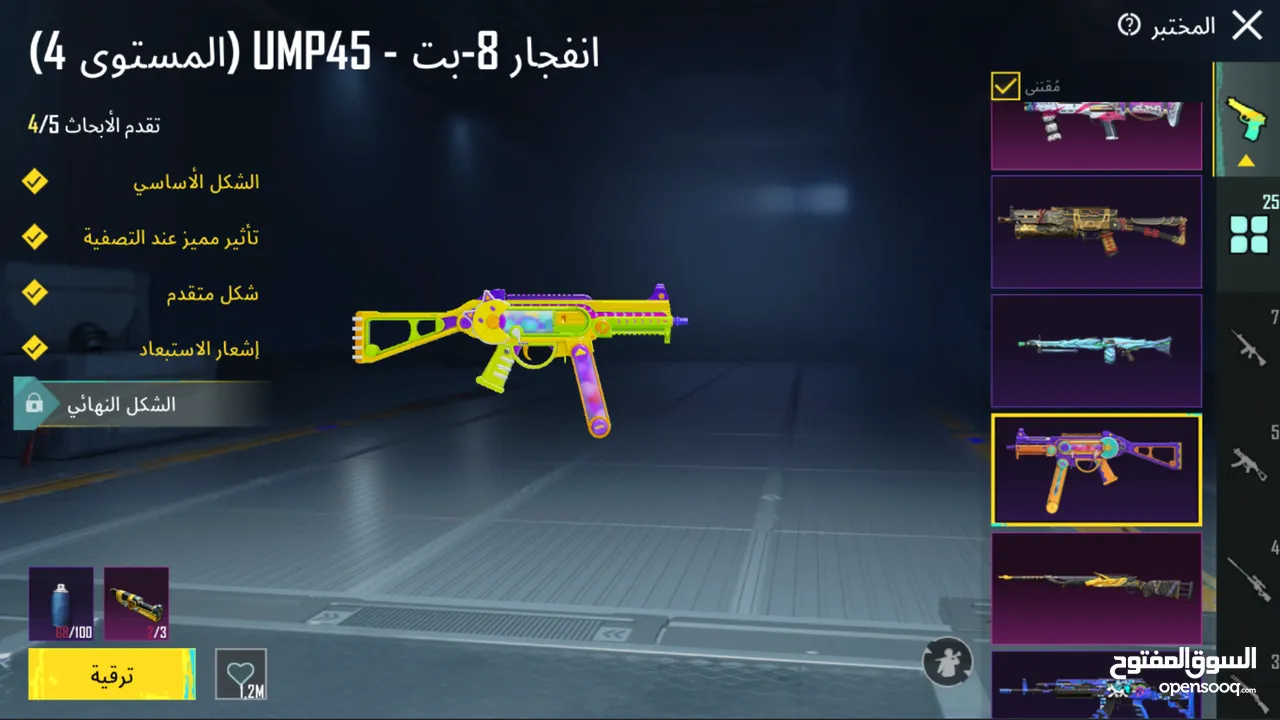Viewport: 1280px width, 720px height.
Task: Click the checkmark beside الشكل الأساسي
Action: 35,181
